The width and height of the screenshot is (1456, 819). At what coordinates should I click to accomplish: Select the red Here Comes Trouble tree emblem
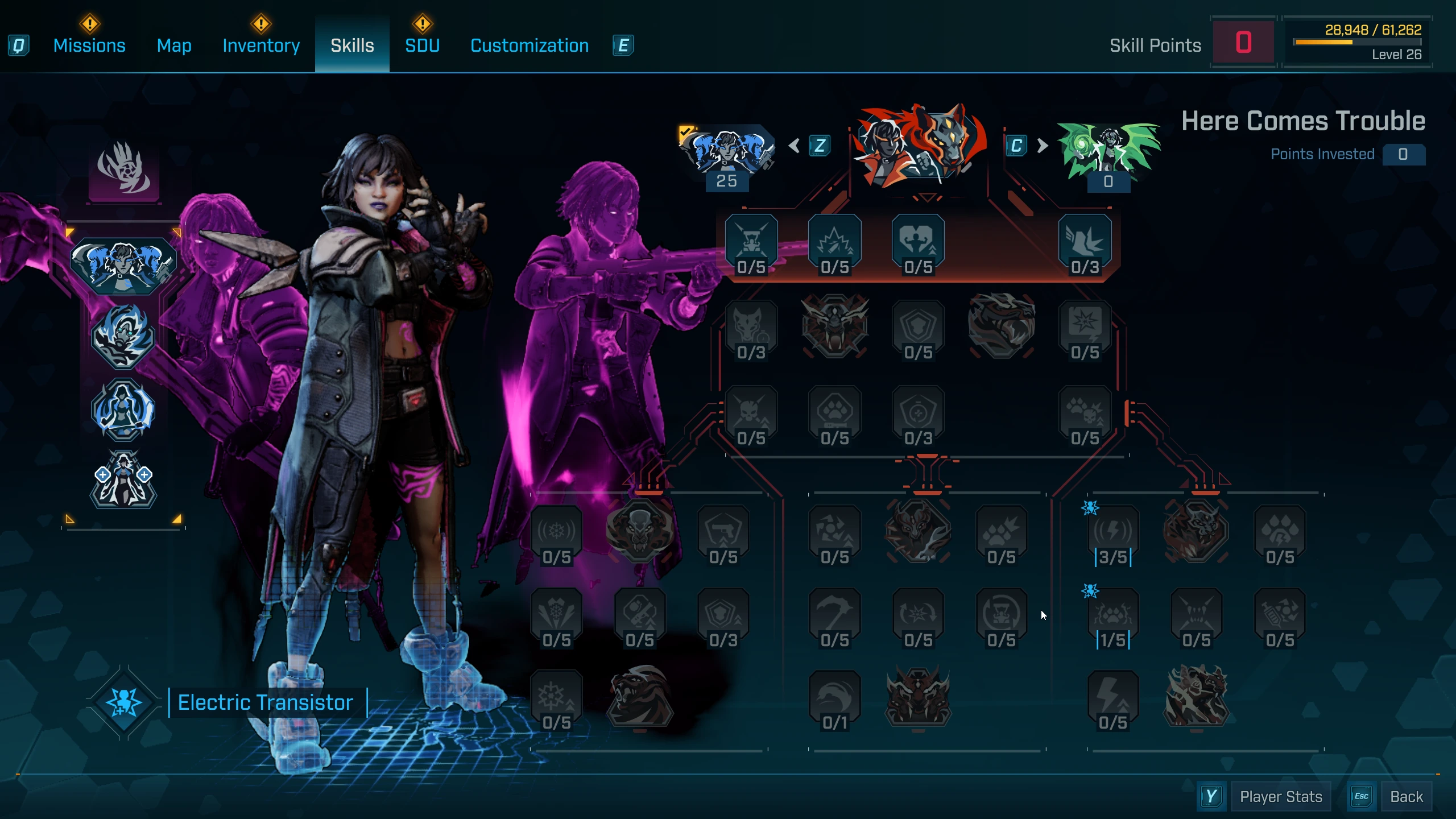920,146
